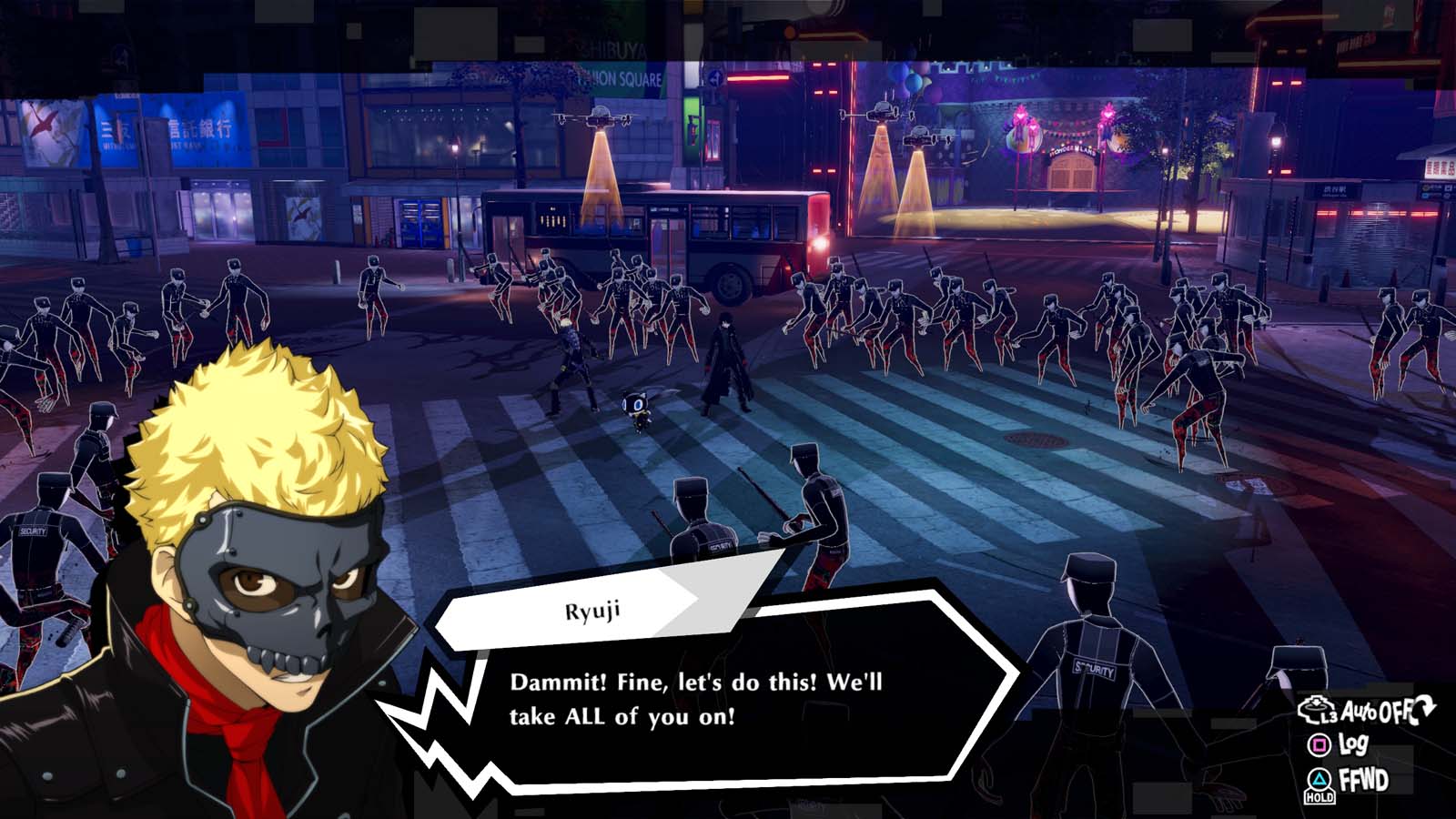The height and width of the screenshot is (819, 1456).
Task: Click the Ryuji name plate
Action: point(591,612)
